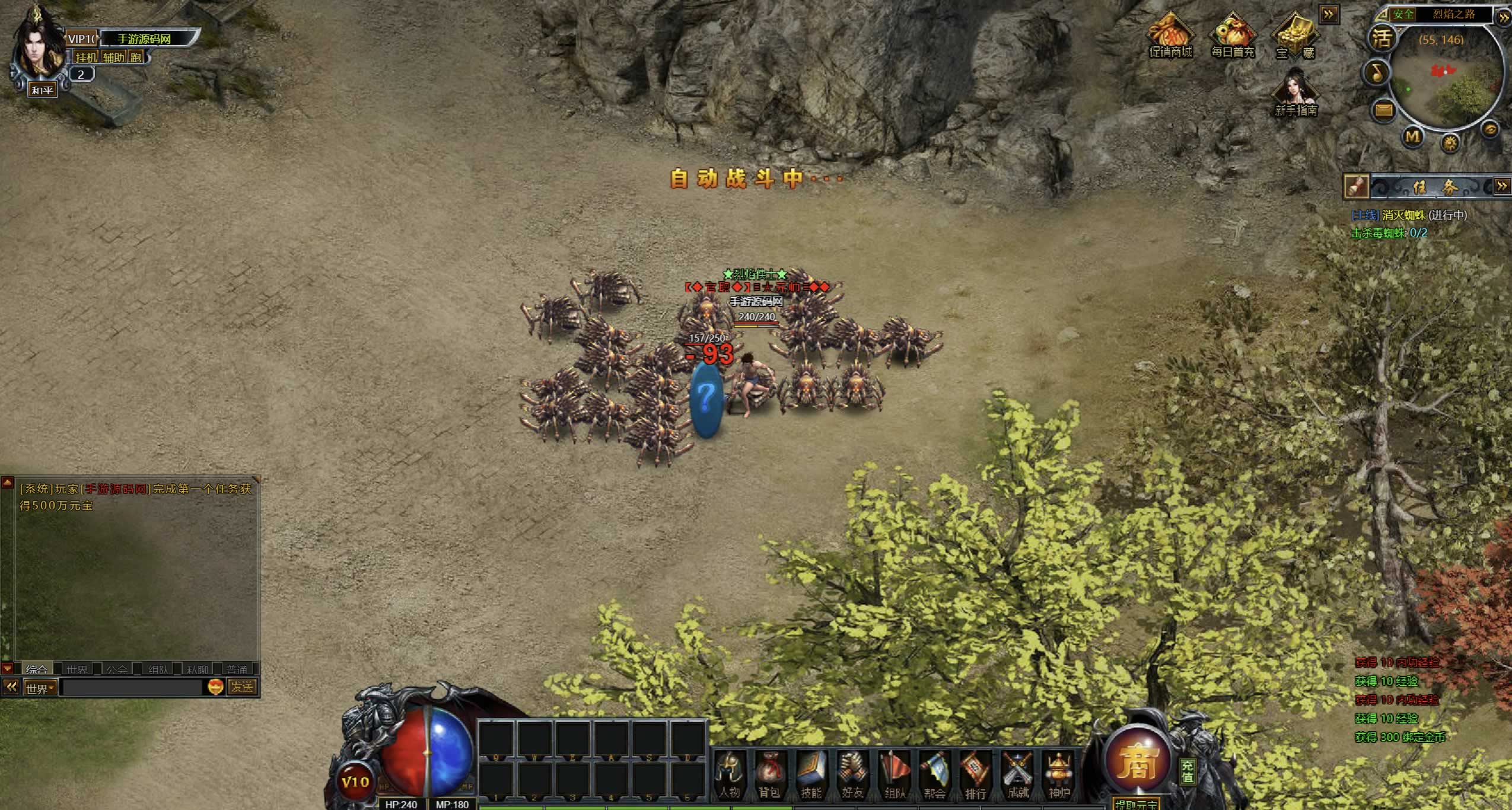The image size is (1512, 810).
Task: Toggle 挂机 auto-battle mode
Action: coord(86,57)
